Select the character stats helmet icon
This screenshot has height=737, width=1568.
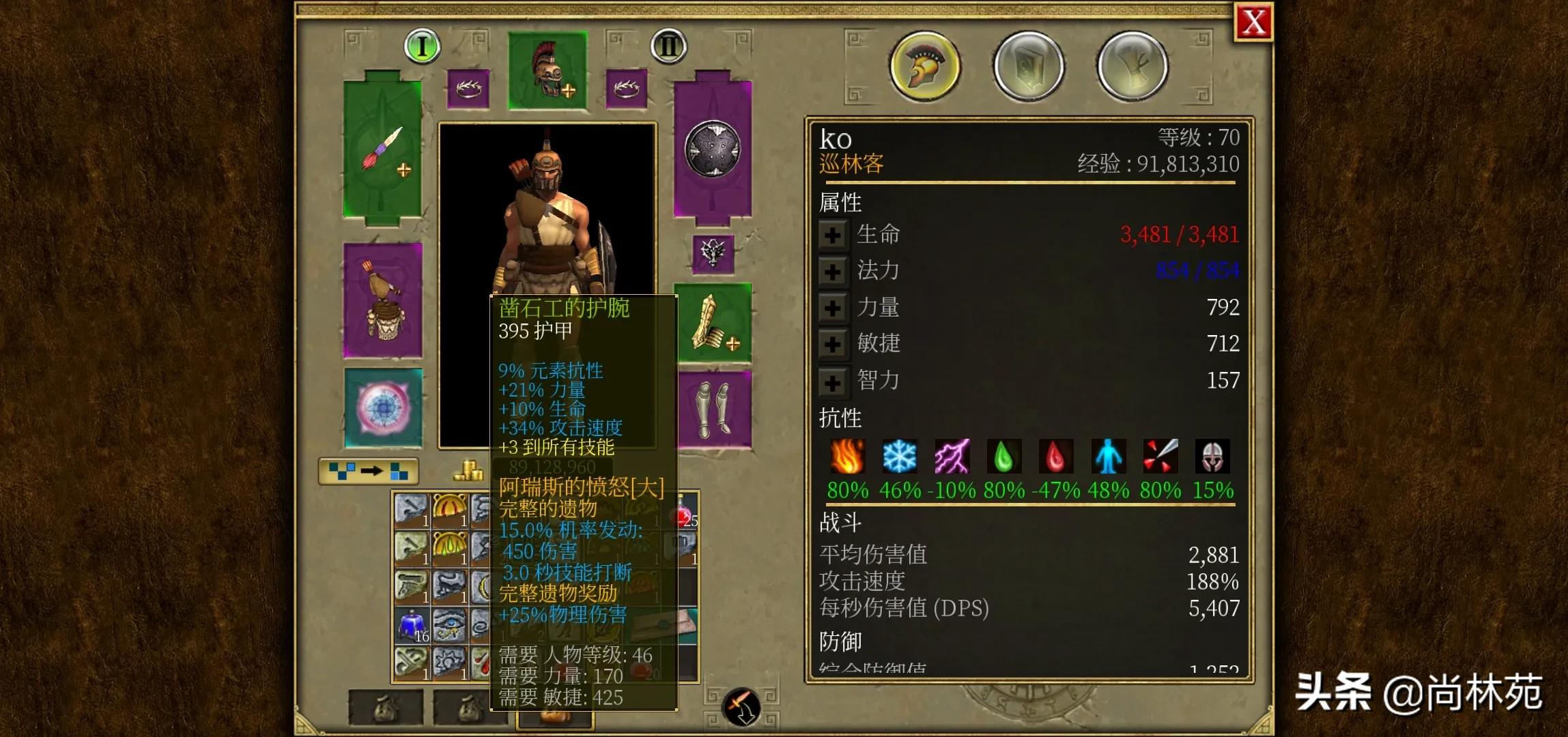[x=924, y=65]
